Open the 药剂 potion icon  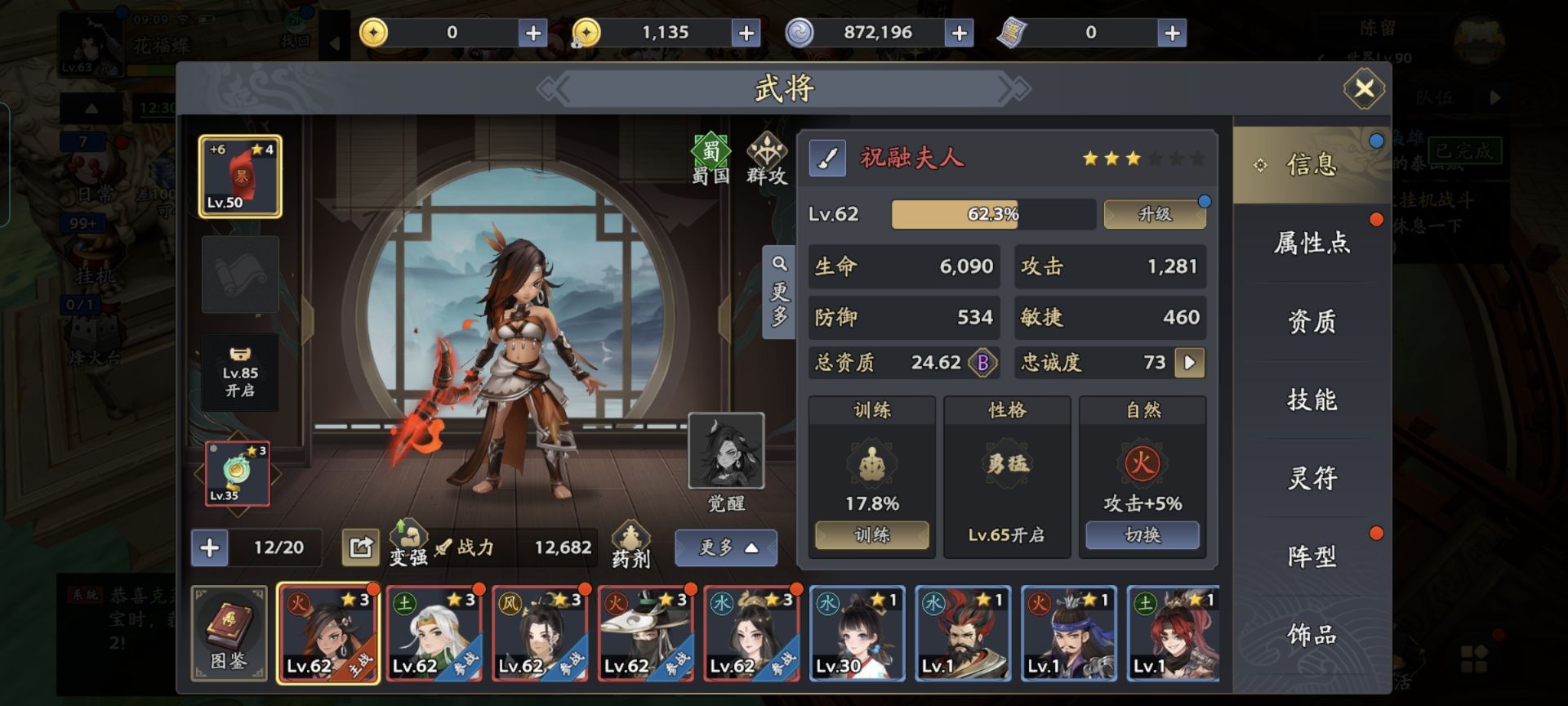point(630,544)
